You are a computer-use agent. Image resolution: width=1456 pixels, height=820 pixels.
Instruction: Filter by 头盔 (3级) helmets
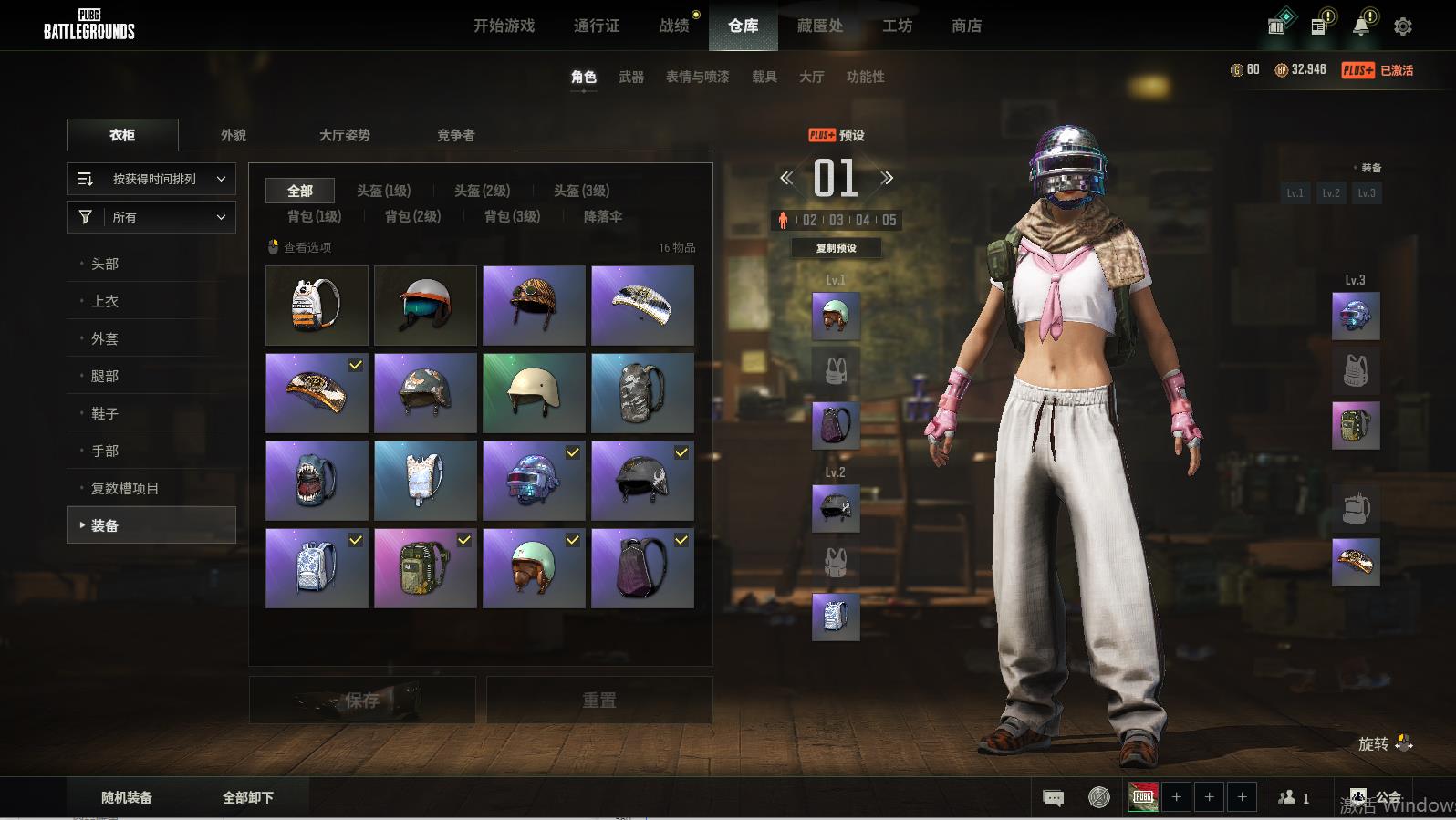coord(581,191)
